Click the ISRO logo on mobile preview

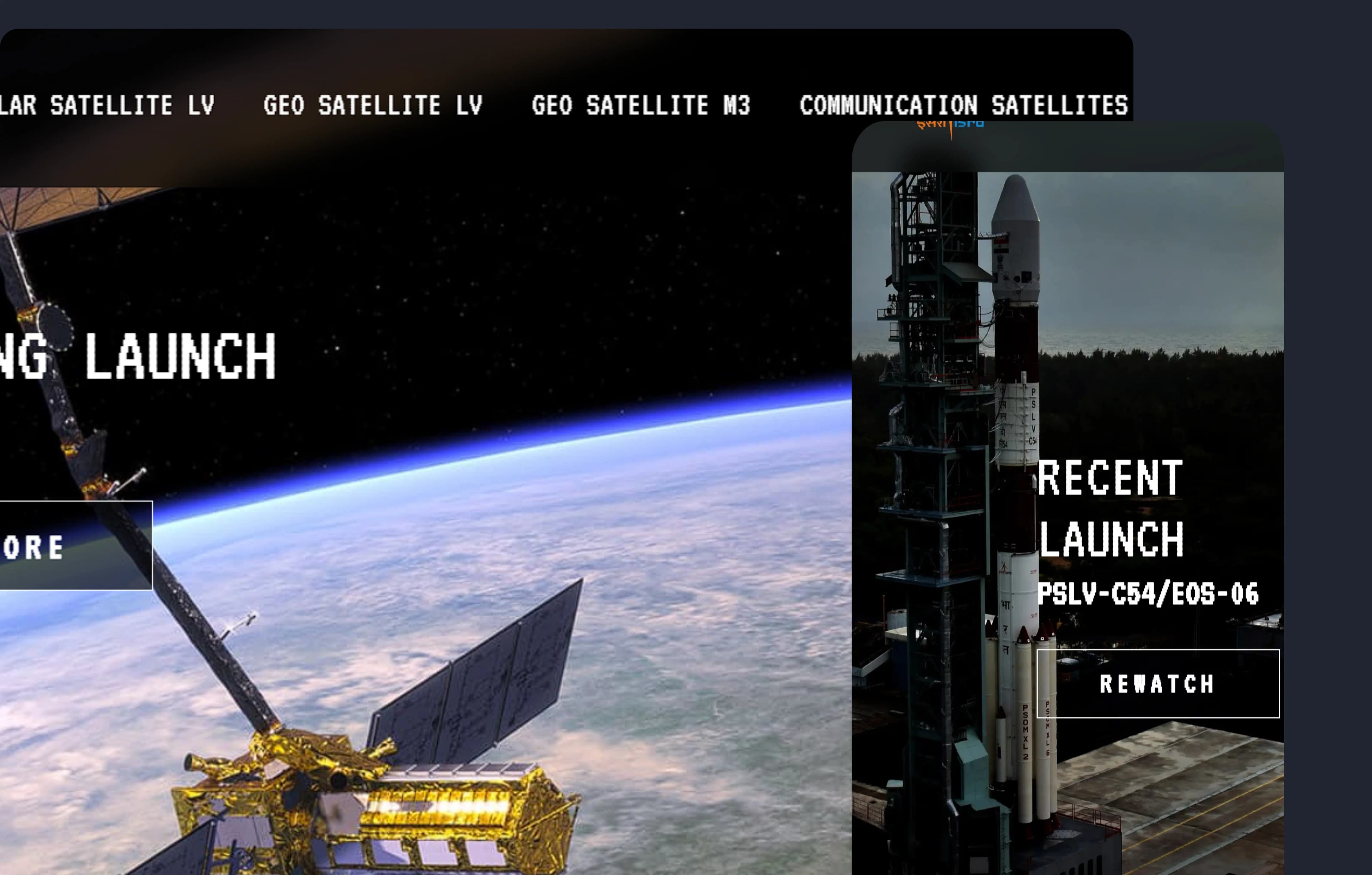[950, 126]
